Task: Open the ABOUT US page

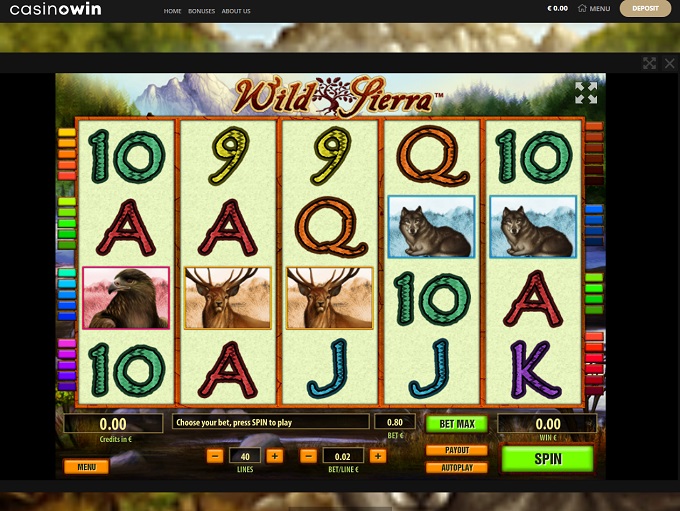Action: 236,11
